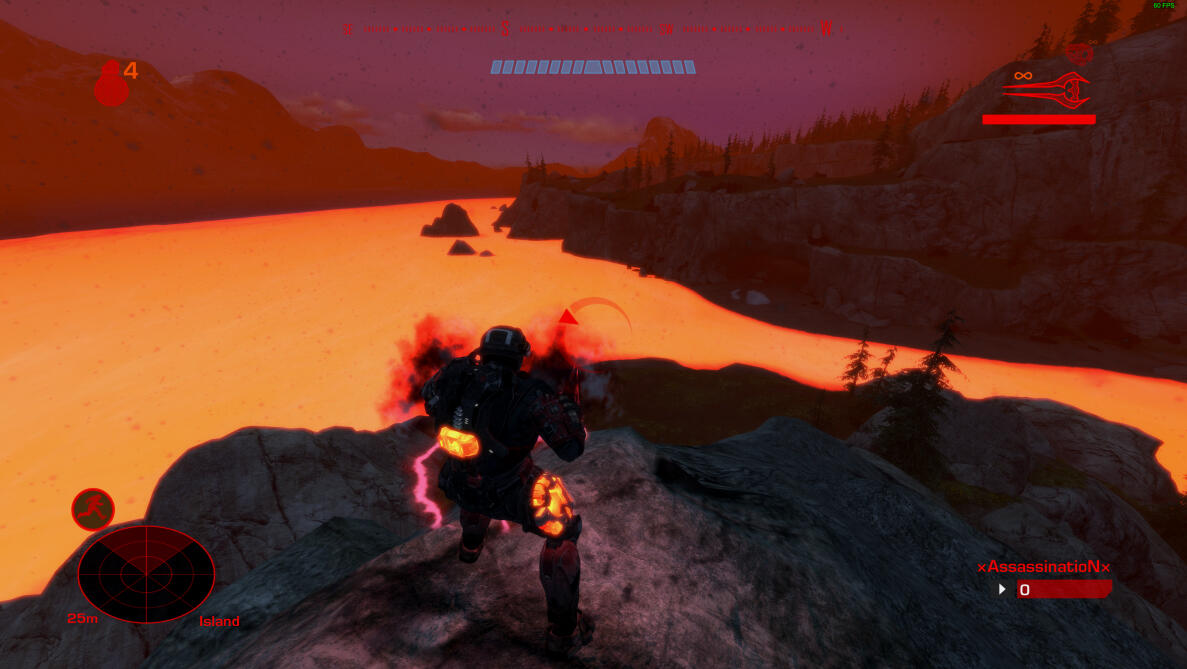Activate the sprint ability icon
The height and width of the screenshot is (669, 1187).
pyautogui.click(x=93, y=509)
